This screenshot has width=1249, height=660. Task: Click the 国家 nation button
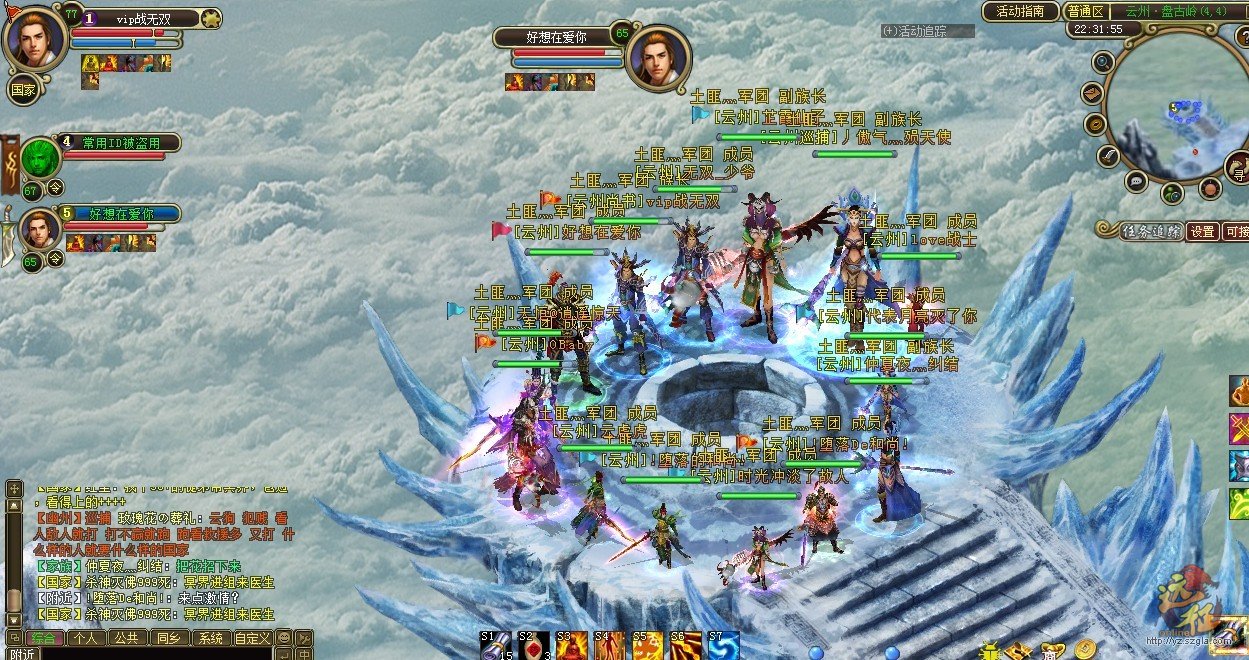click(x=24, y=89)
